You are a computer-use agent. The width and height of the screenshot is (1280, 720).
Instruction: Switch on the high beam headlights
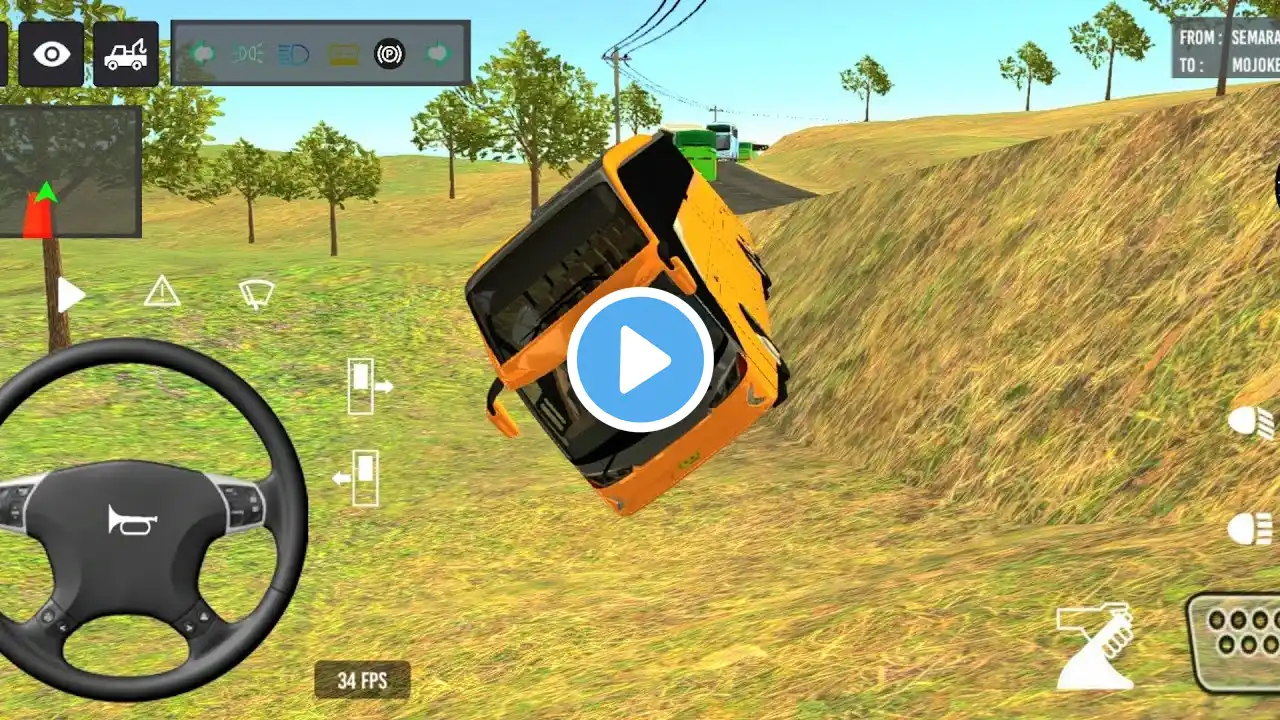click(1250, 529)
